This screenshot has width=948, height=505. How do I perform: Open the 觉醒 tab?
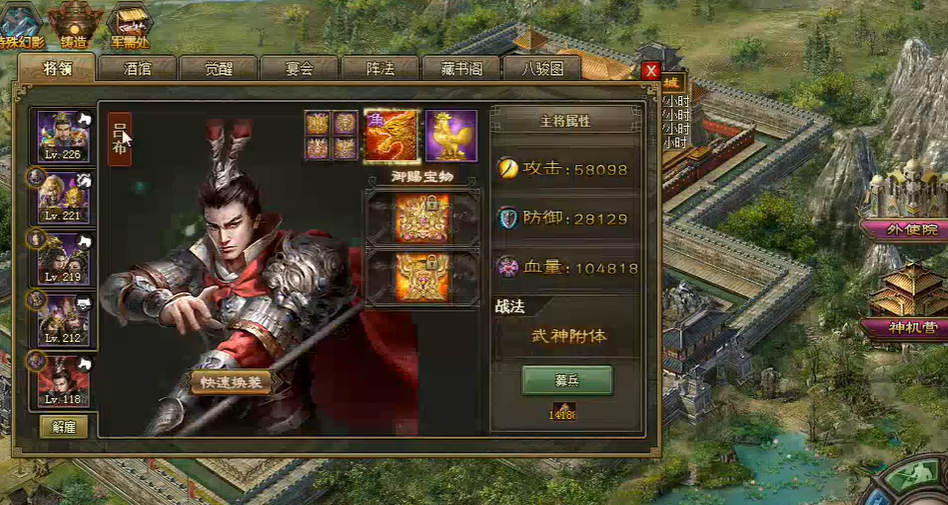(x=218, y=68)
